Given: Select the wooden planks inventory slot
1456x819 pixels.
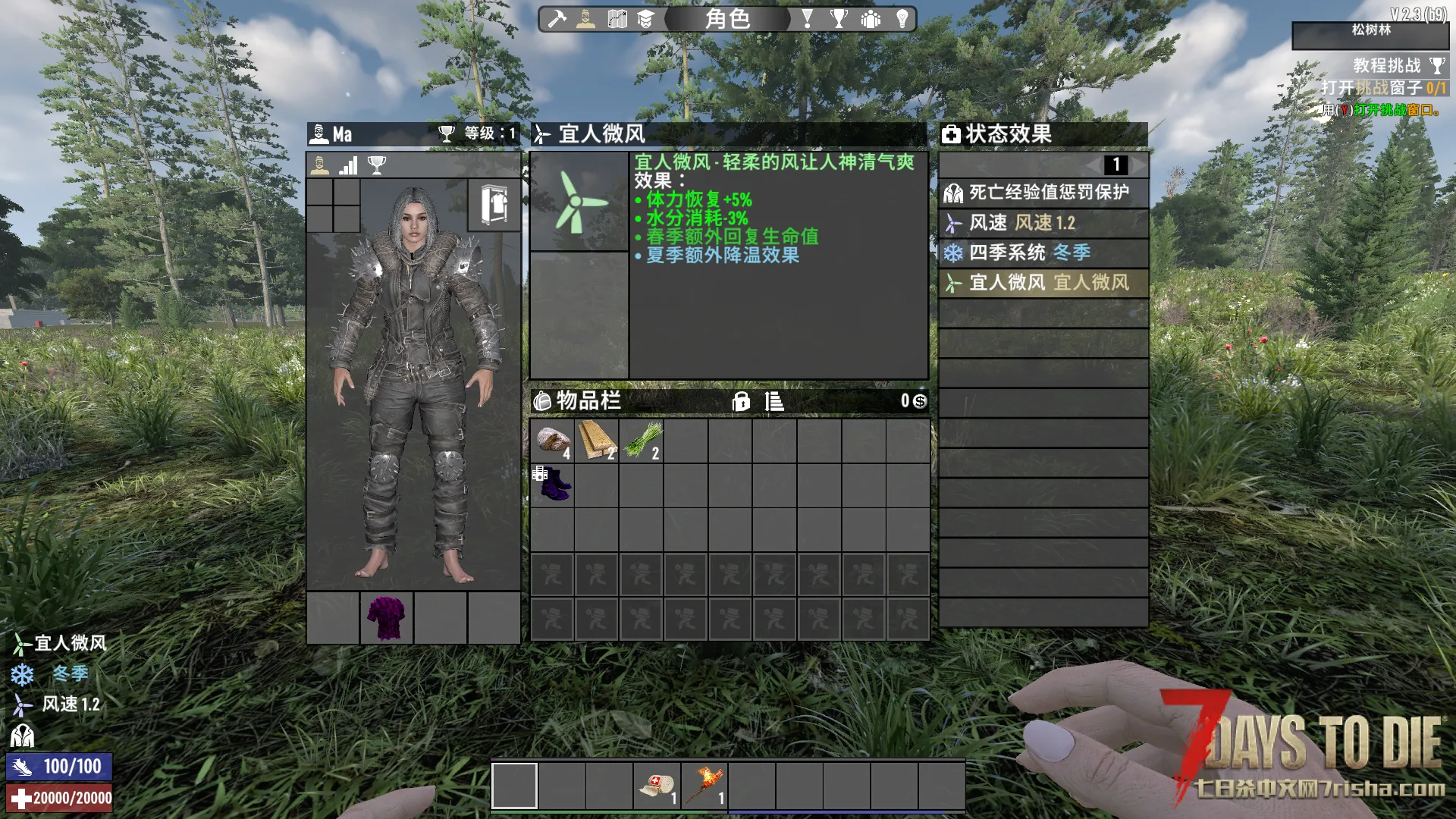Looking at the screenshot, I should tap(597, 441).
